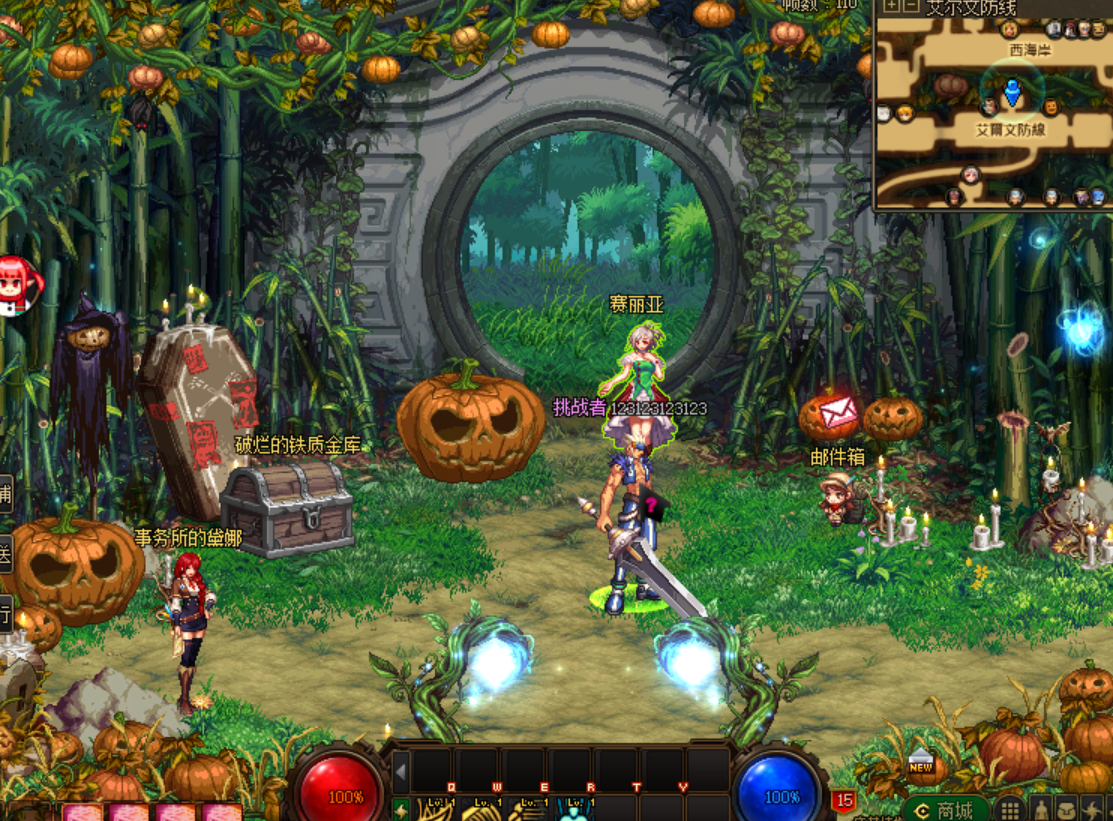The image size is (1113, 821).
Task: Click the minimap zoom-out minus button
Action: pyautogui.click(x=910, y=6)
